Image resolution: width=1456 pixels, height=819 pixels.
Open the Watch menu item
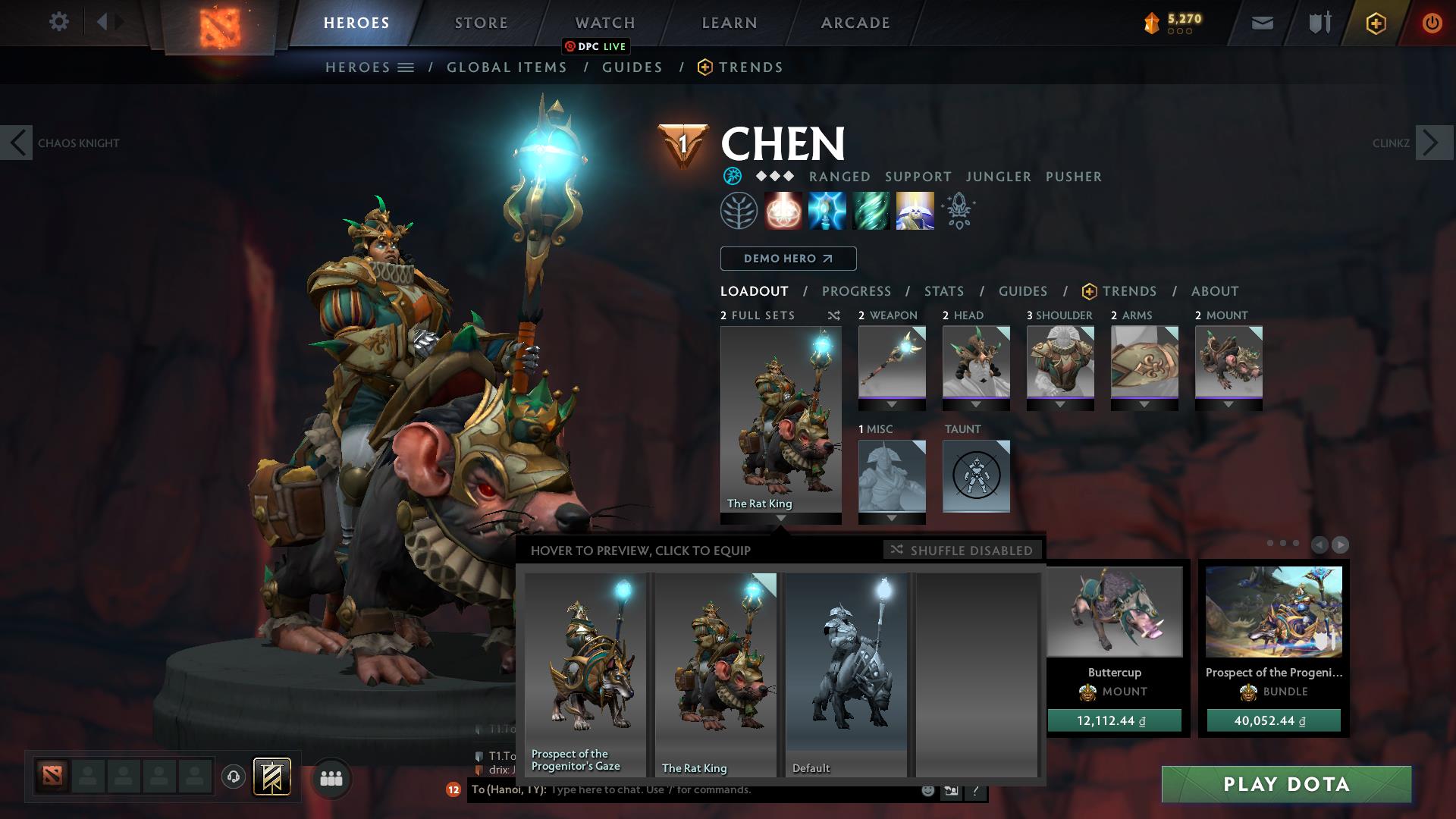pyautogui.click(x=604, y=22)
